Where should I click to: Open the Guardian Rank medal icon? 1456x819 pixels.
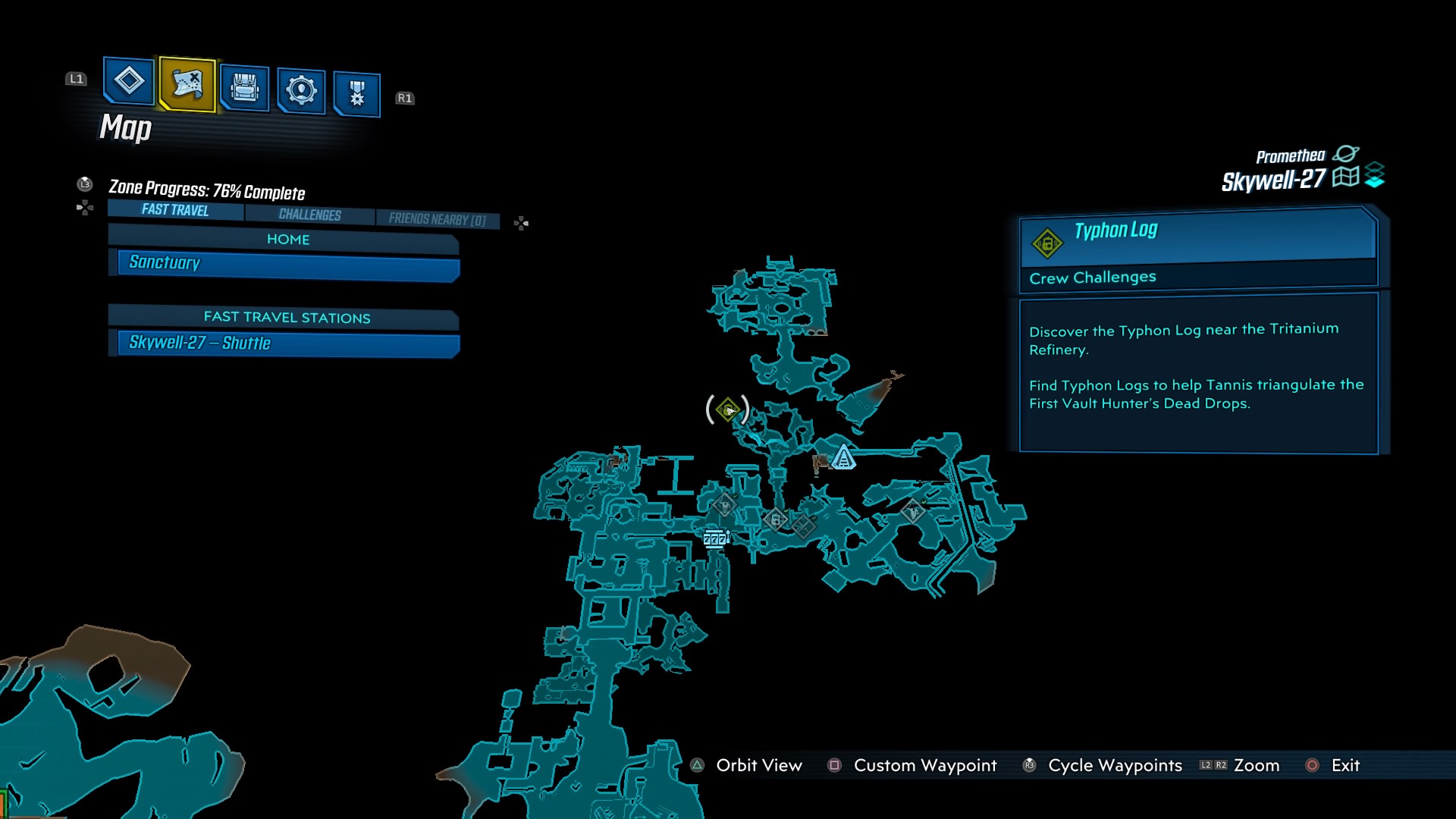pos(356,89)
